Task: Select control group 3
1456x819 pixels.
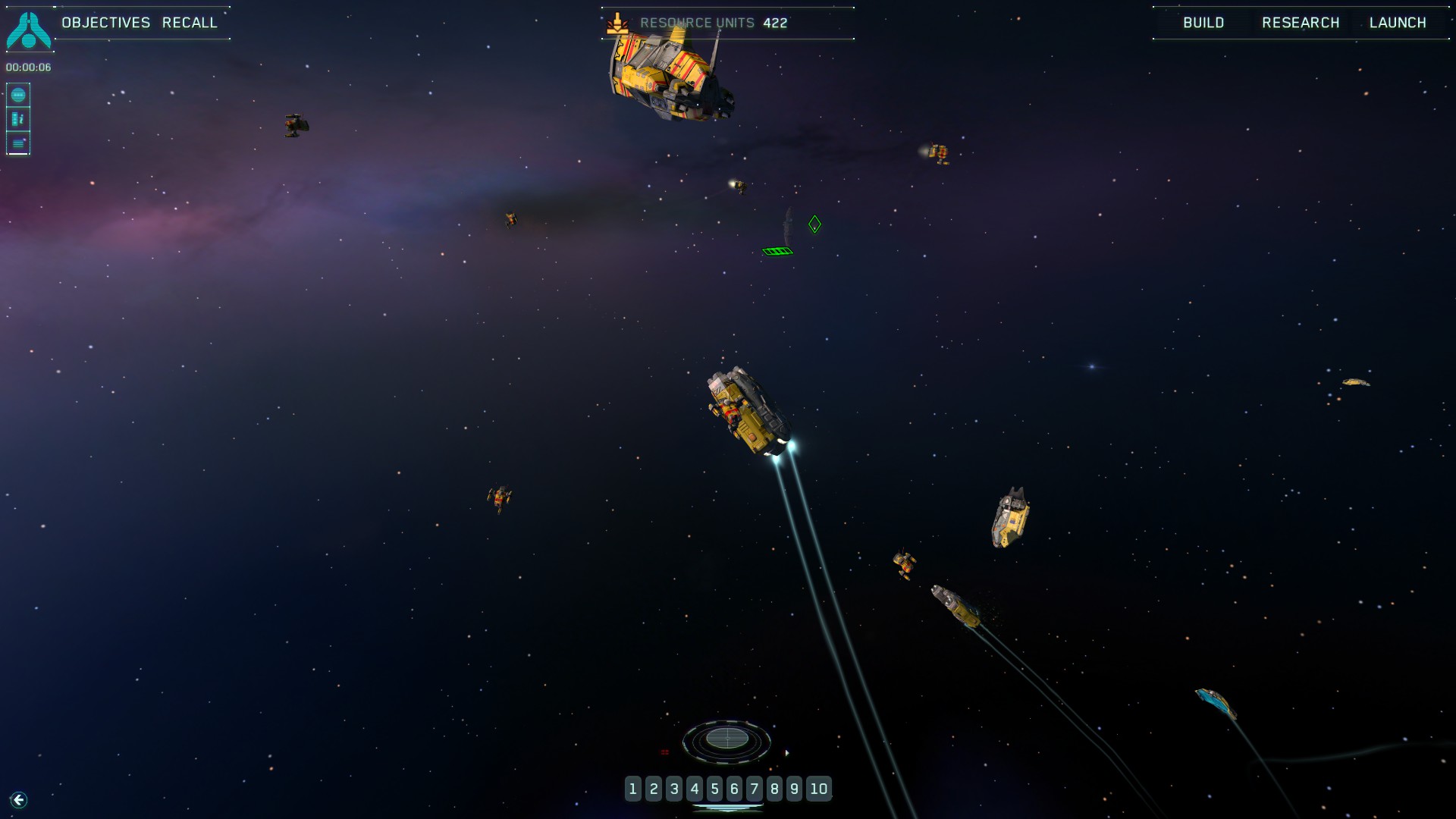Action: click(x=673, y=789)
